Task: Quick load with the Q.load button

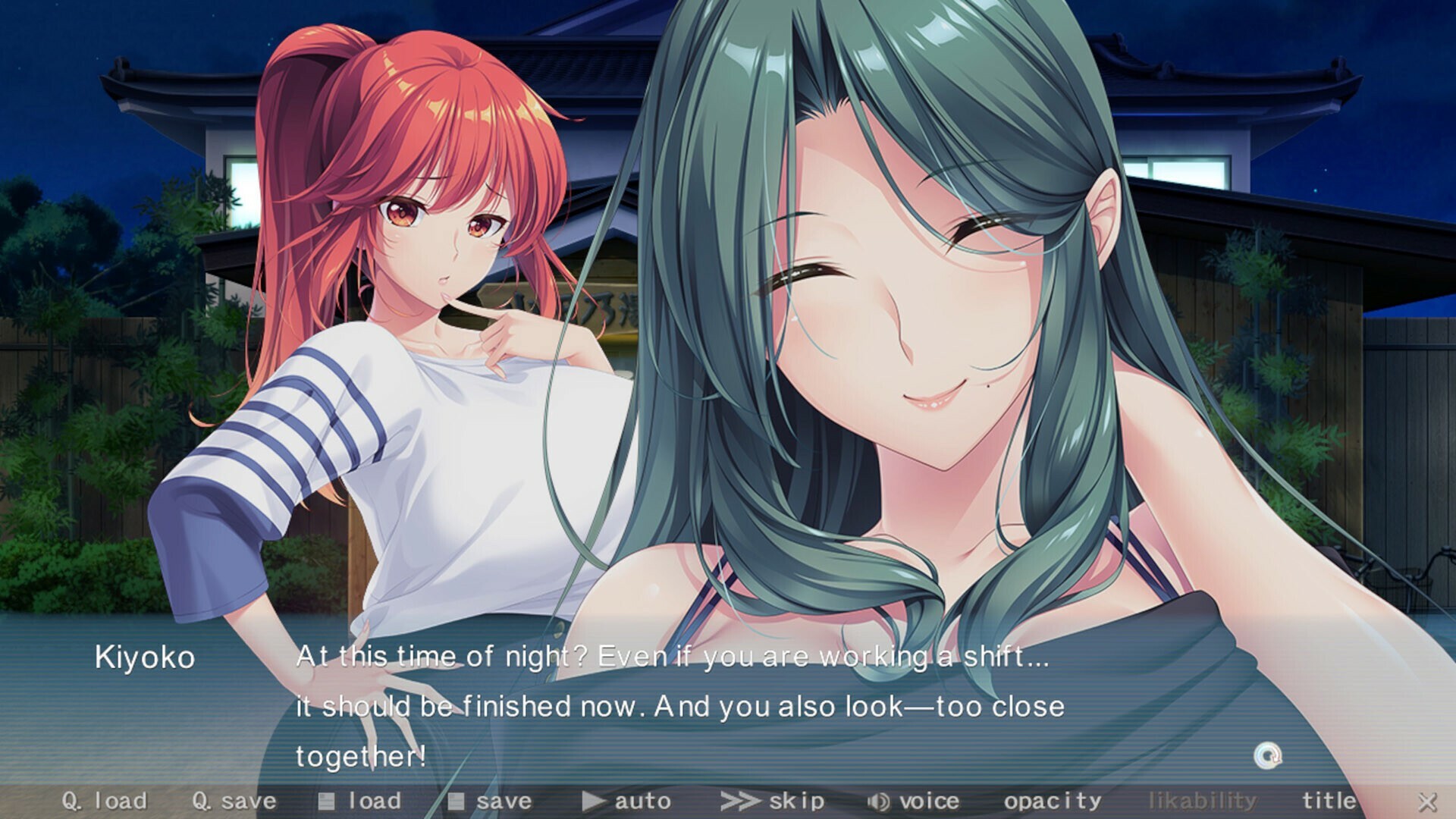Action: (x=106, y=800)
